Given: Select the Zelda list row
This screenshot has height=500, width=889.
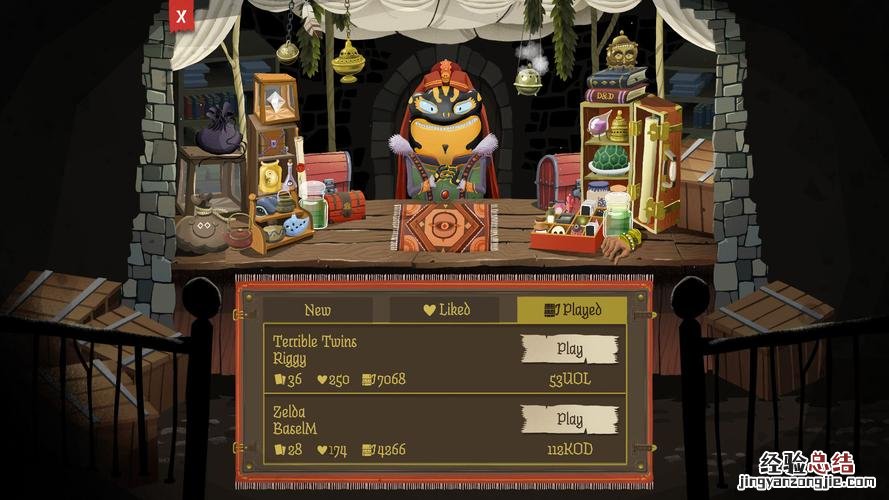Looking at the screenshot, I should 390,431.
